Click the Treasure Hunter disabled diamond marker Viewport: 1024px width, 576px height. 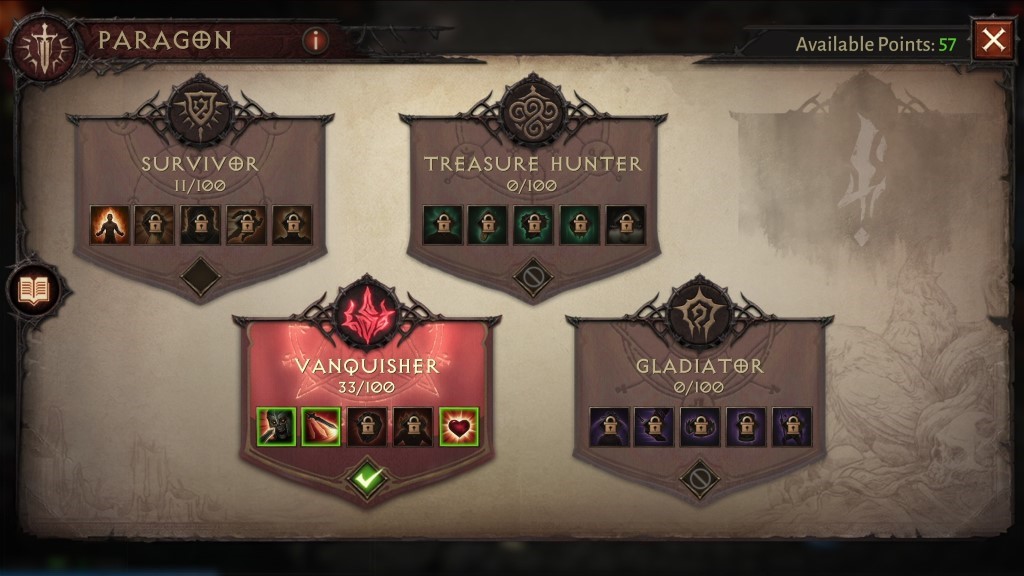pos(532,277)
